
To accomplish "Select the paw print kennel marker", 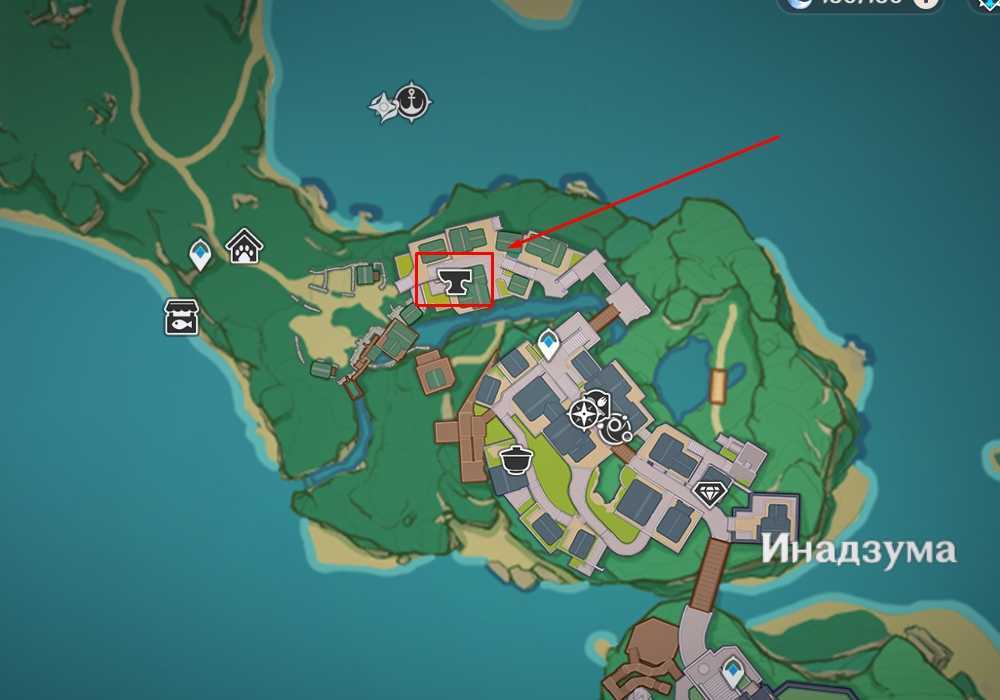I will coord(243,245).
